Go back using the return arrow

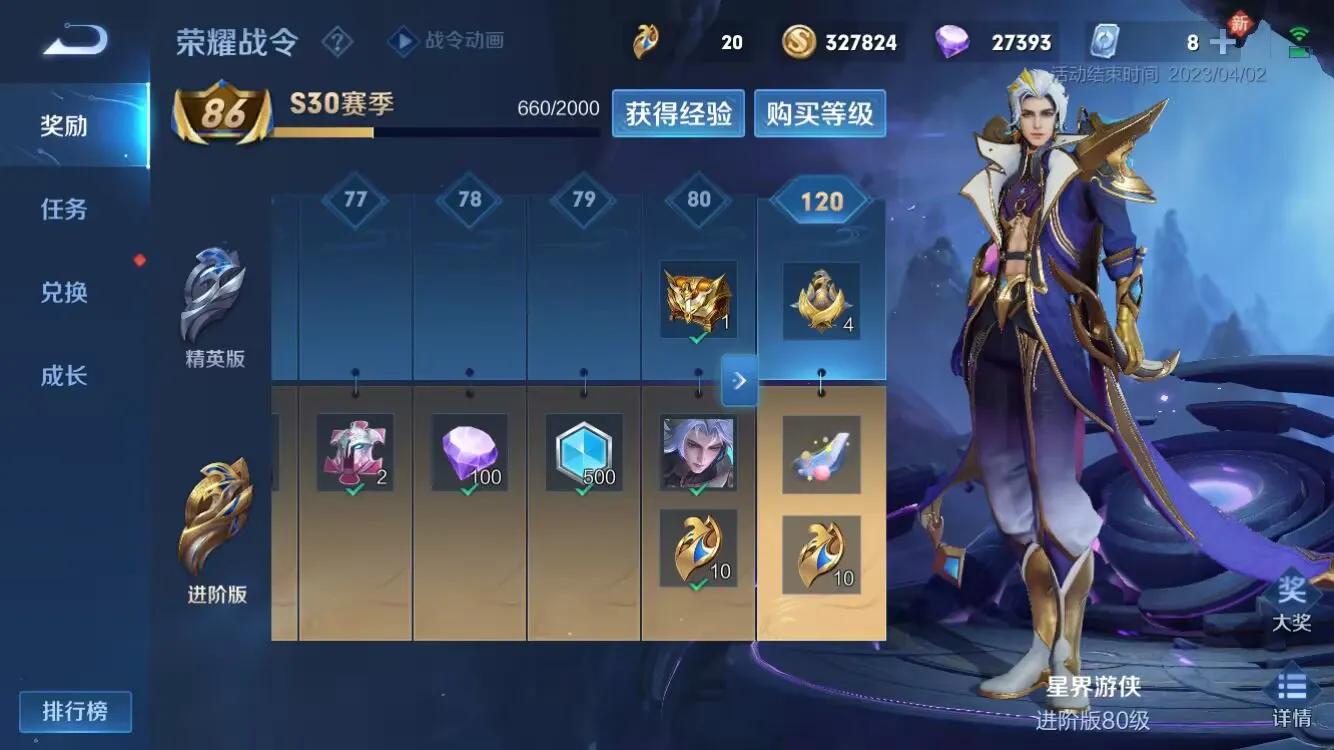pyautogui.click(x=74, y=41)
